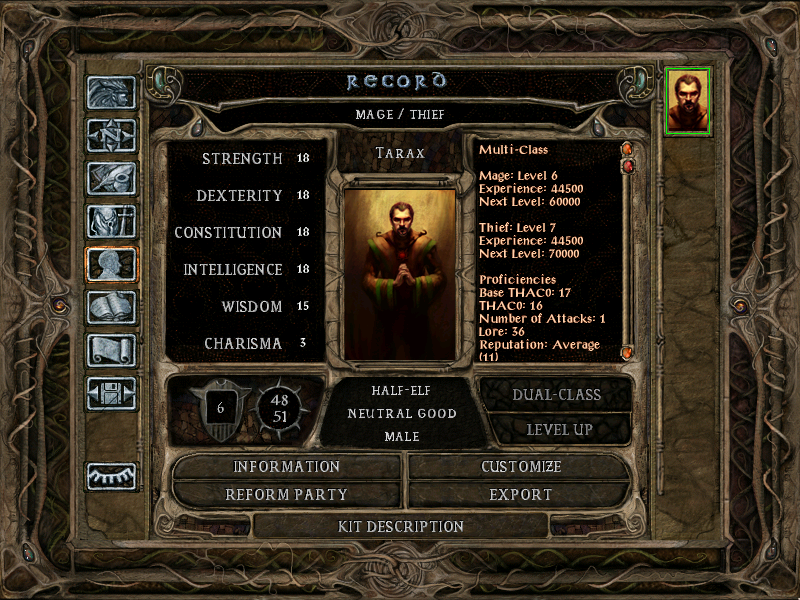Select the character record silhouette icon
Screen dimensions: 800x600
(x=111, y=264)
